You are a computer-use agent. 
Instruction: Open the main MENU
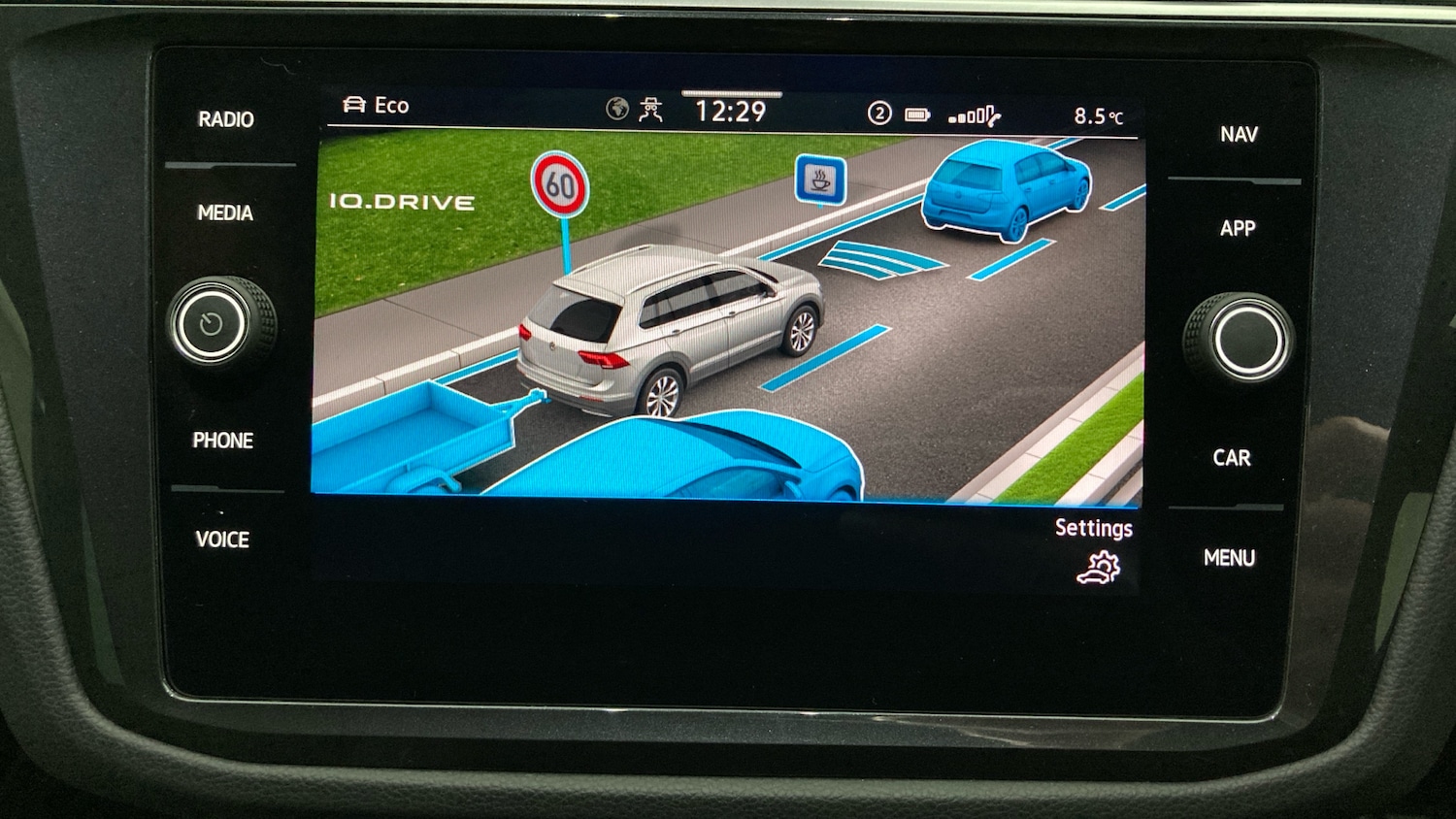click(1229, 557)
